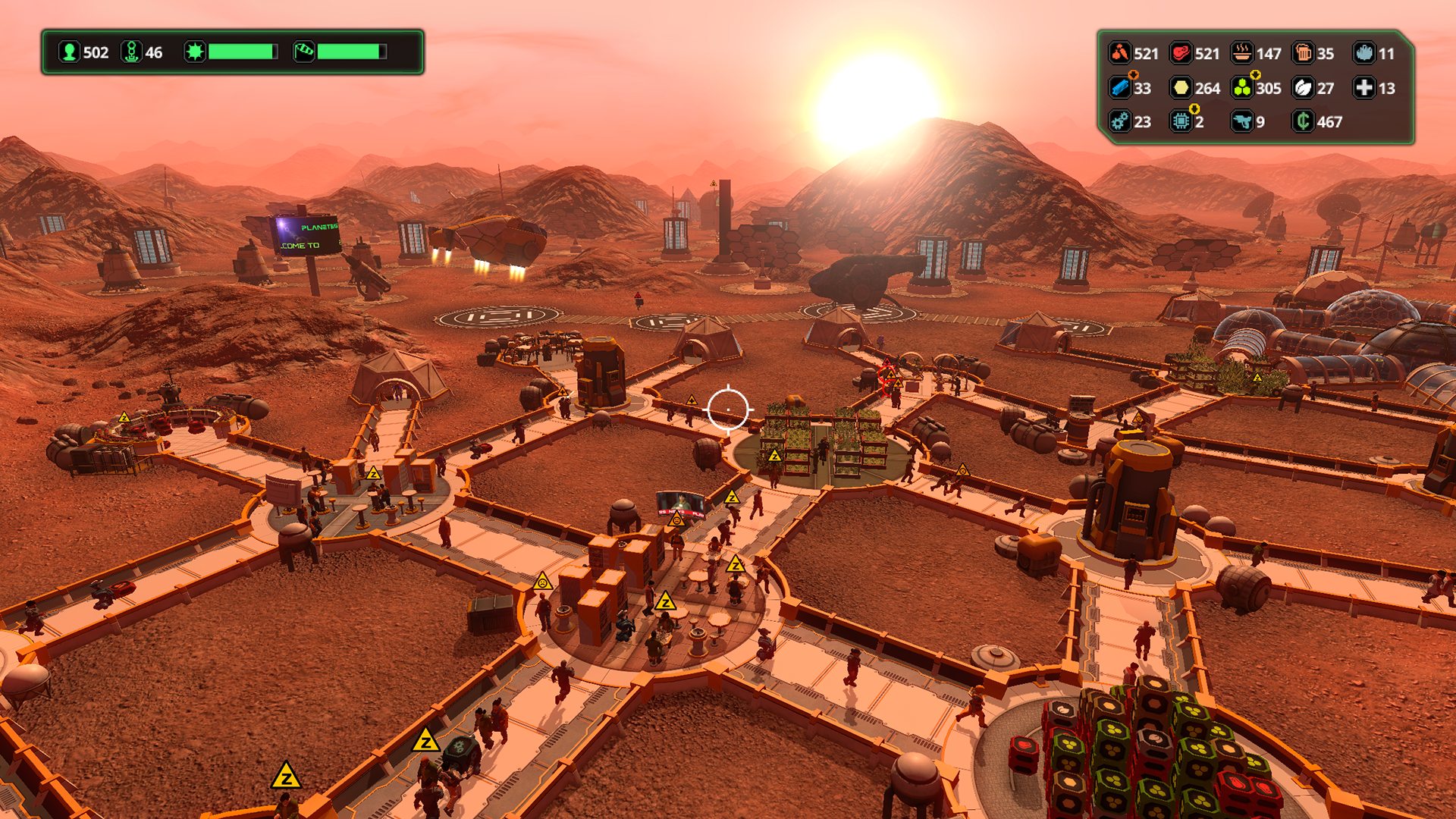Click the colonist population icon showing 502
Image resolution: width=1456 pixels, height=819 pixels.
[71, 51]
